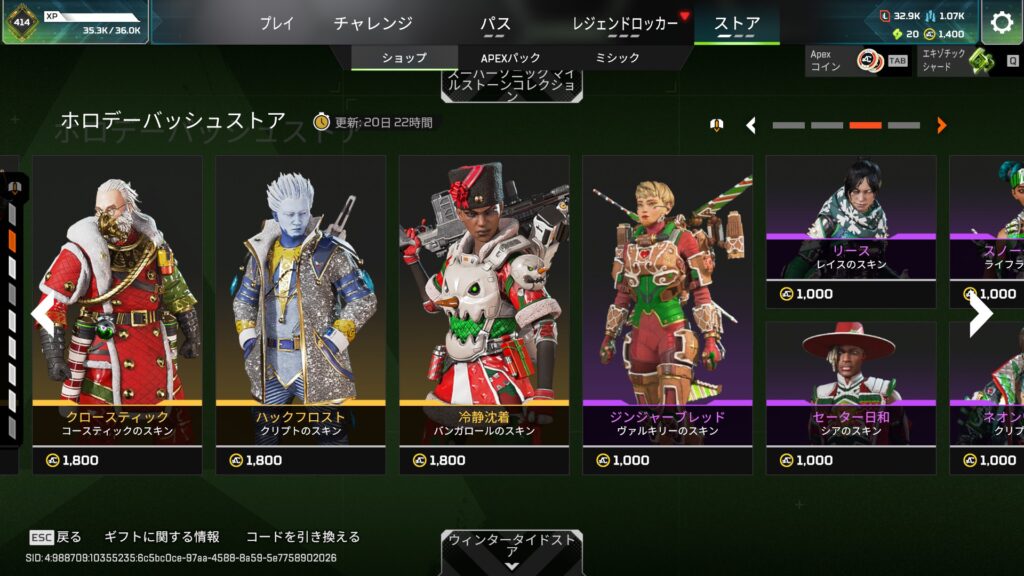Open the レジェンドロッカー tab

pos(626,23)
